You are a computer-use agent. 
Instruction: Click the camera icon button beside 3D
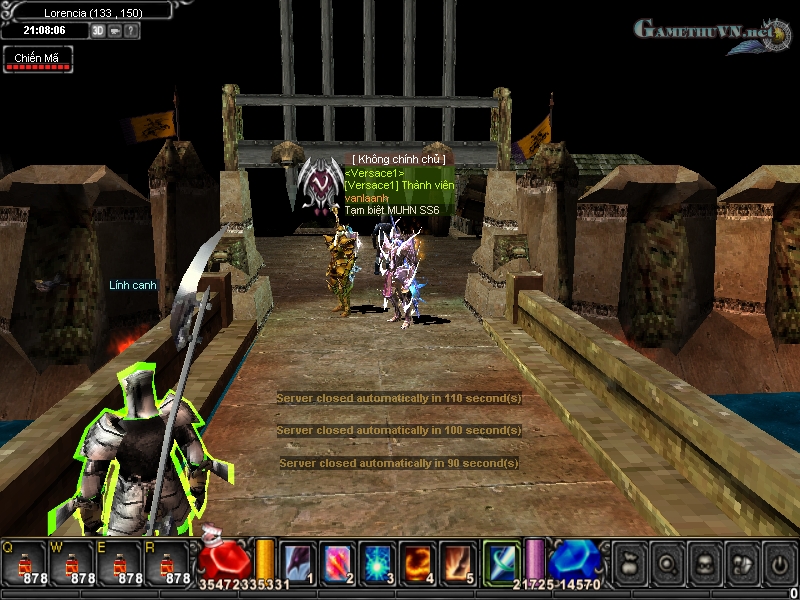point(115,31)
